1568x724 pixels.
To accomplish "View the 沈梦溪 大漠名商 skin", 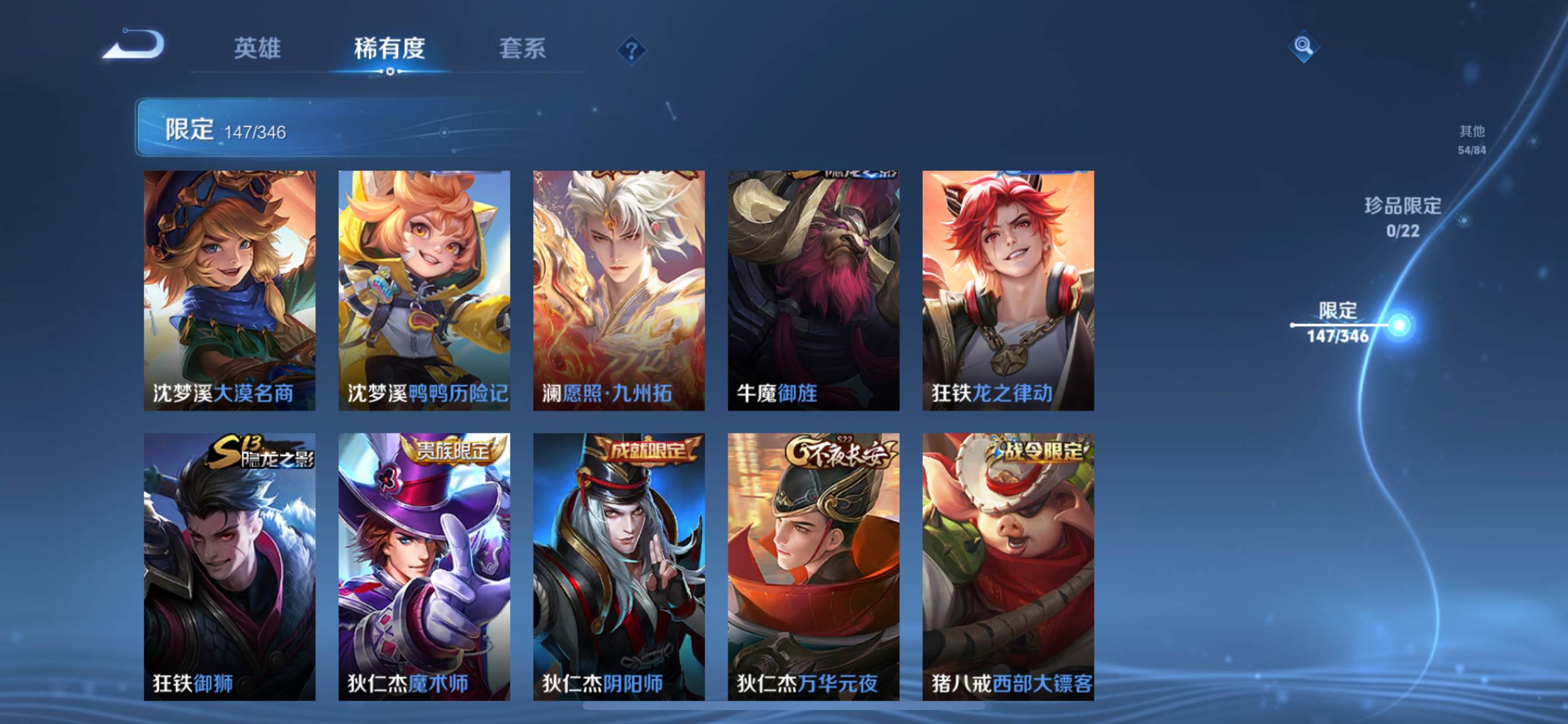I will (x=229, y=290).
